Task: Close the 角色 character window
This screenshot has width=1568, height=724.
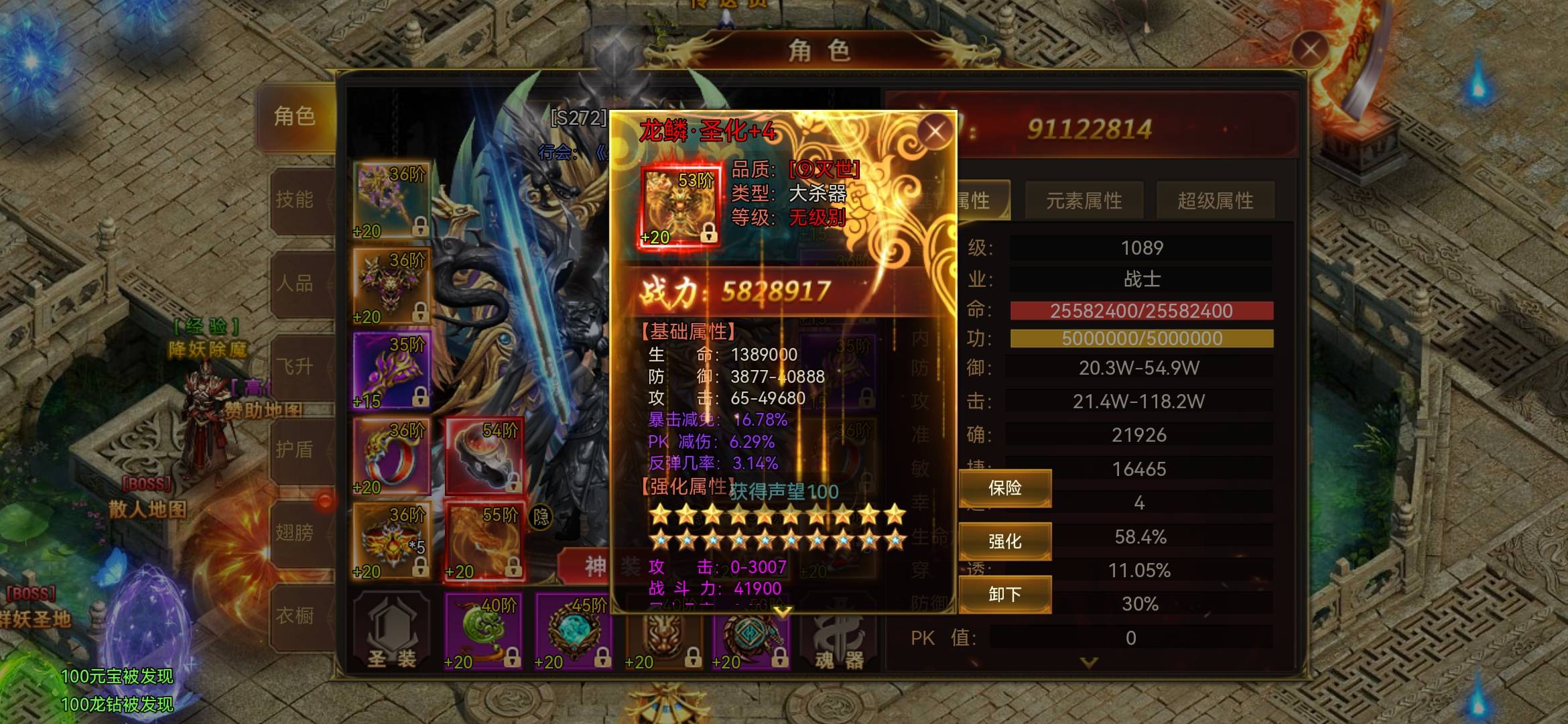Action: pyautogui.click(x=1309, y=49)
